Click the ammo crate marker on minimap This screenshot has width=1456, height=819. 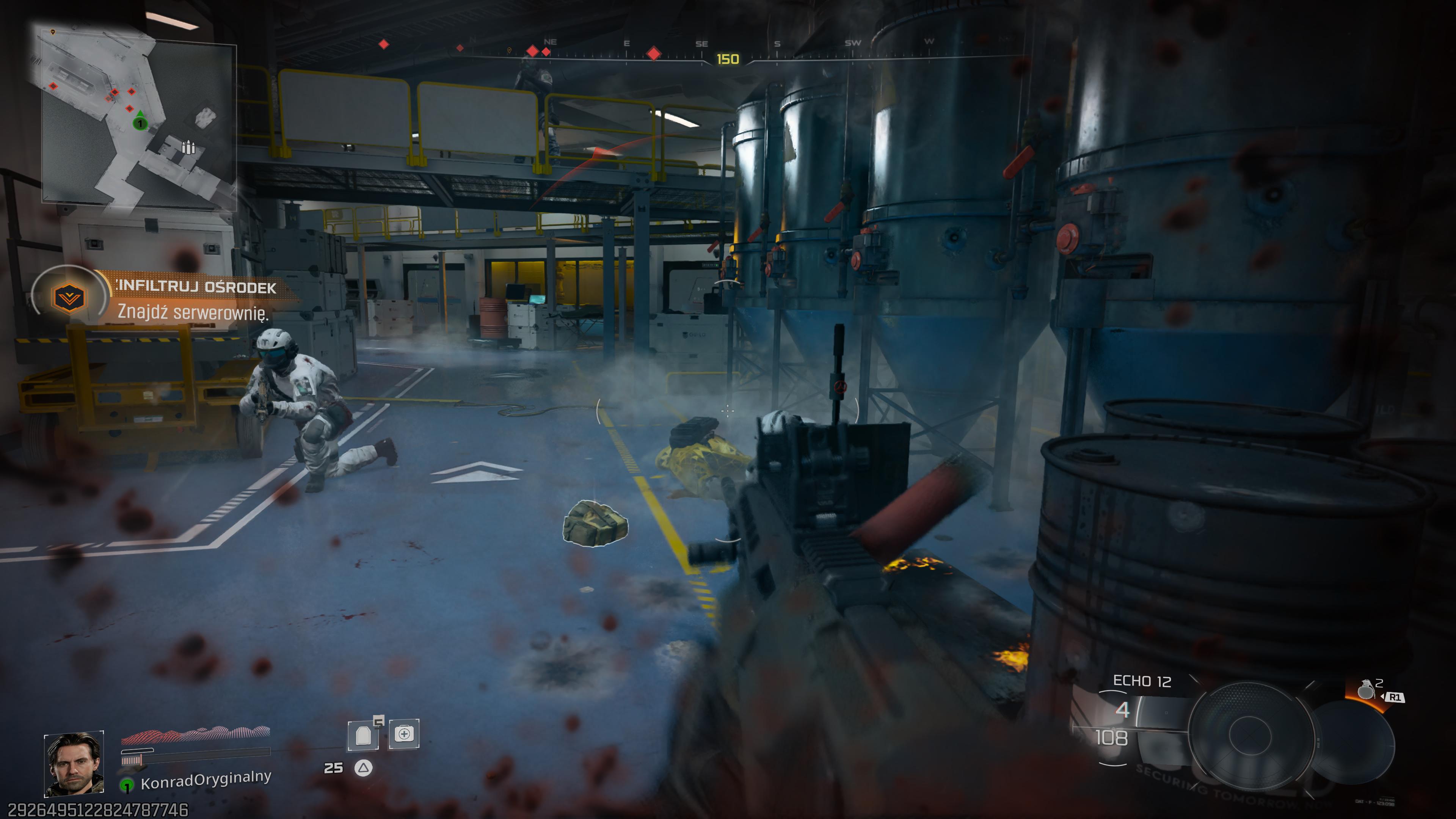pyautogui.click(x=188, y=147)
